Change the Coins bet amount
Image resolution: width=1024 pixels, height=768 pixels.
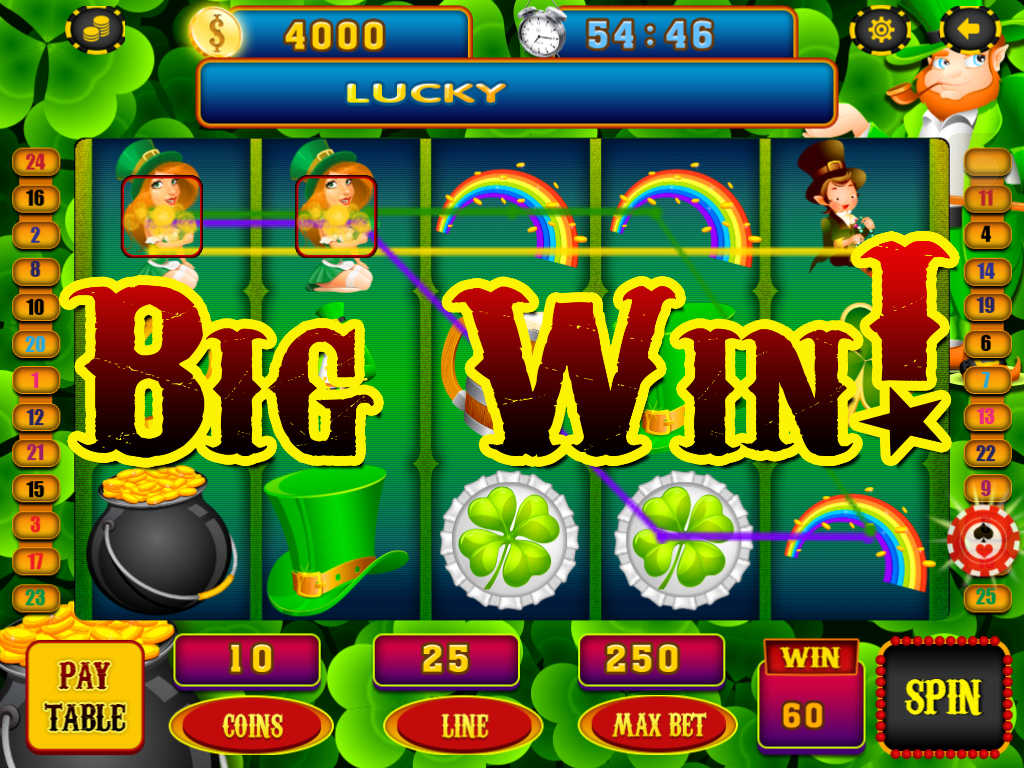click(x=251, y=725)
